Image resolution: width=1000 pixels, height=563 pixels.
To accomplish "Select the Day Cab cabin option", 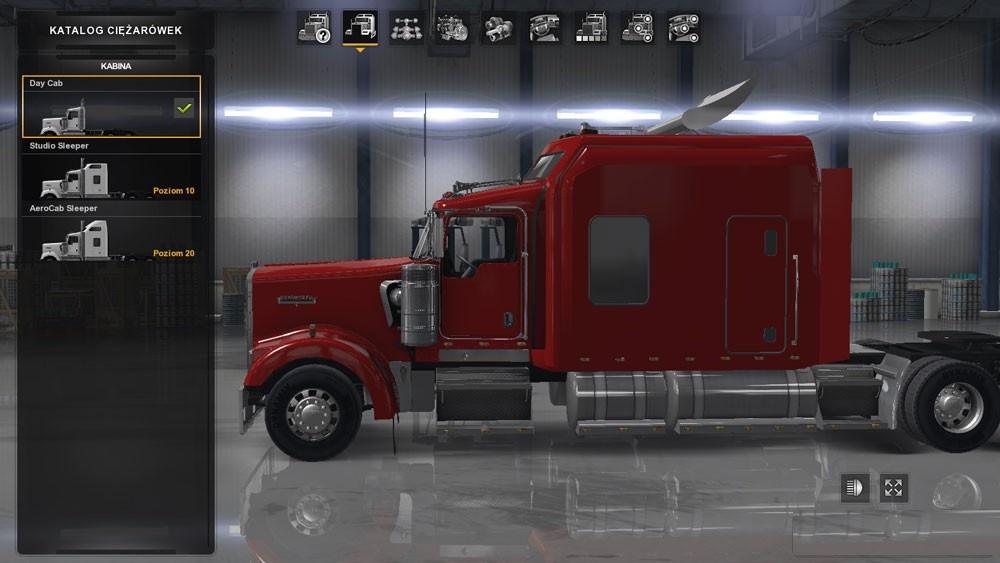I will pos(111,108).
